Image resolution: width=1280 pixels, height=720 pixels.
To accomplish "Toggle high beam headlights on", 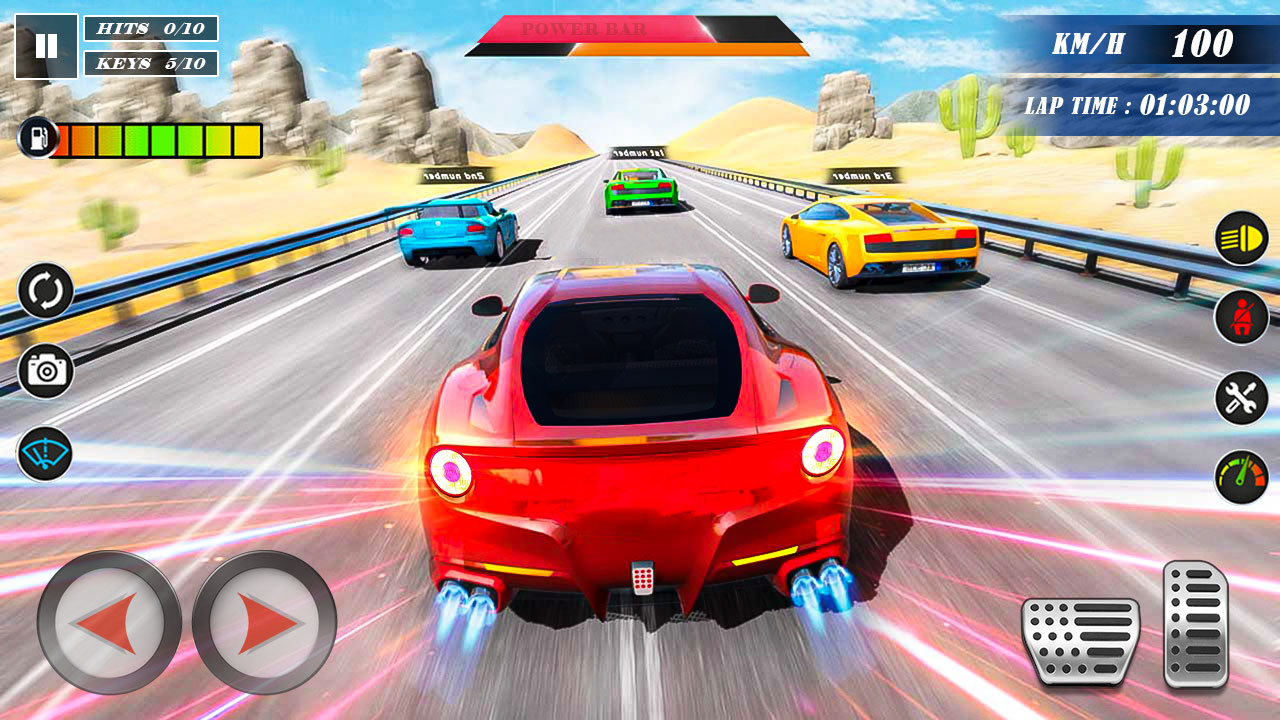I will tap(1240, 239).
